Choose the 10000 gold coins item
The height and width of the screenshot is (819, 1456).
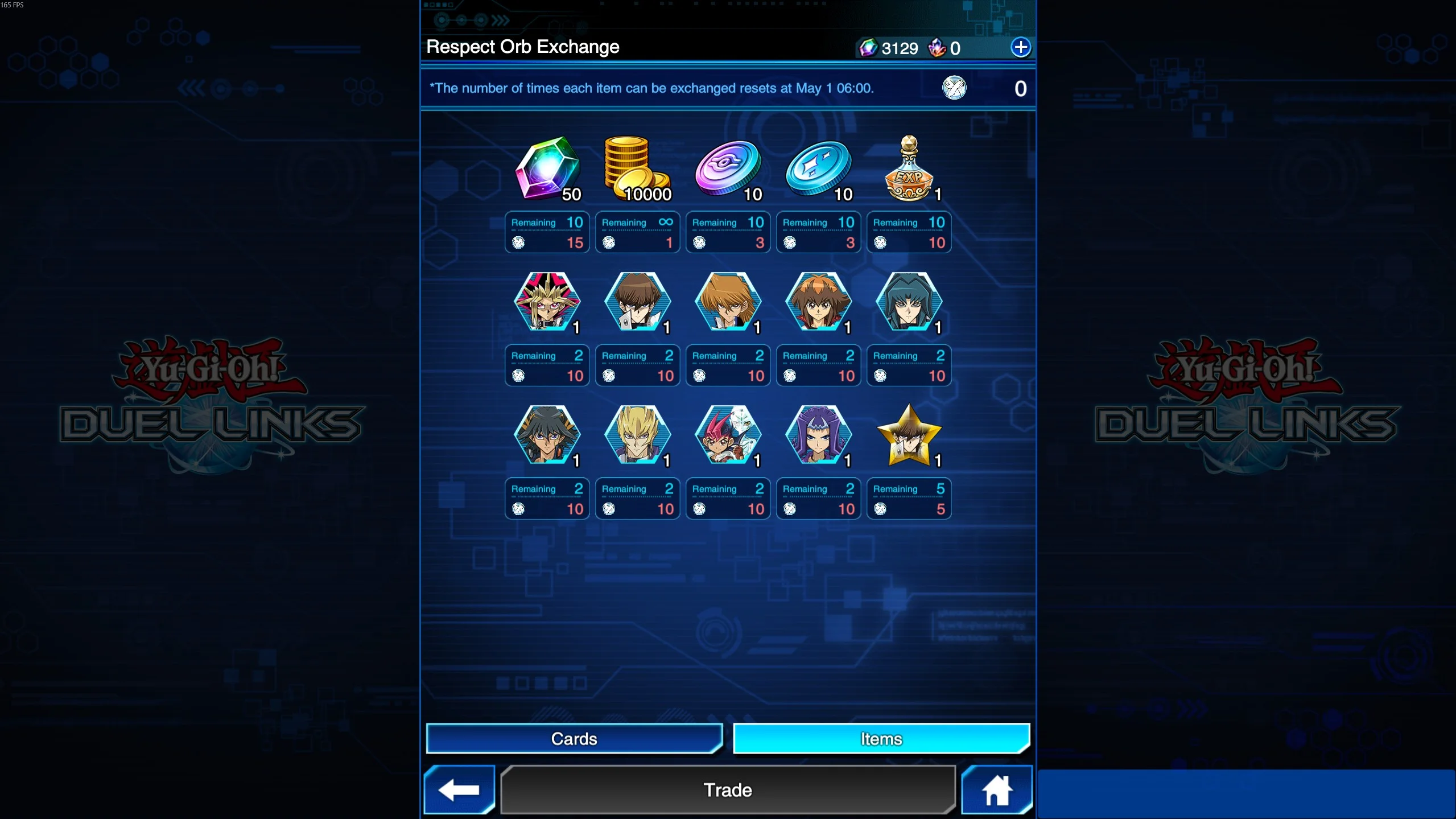[637, 169]
